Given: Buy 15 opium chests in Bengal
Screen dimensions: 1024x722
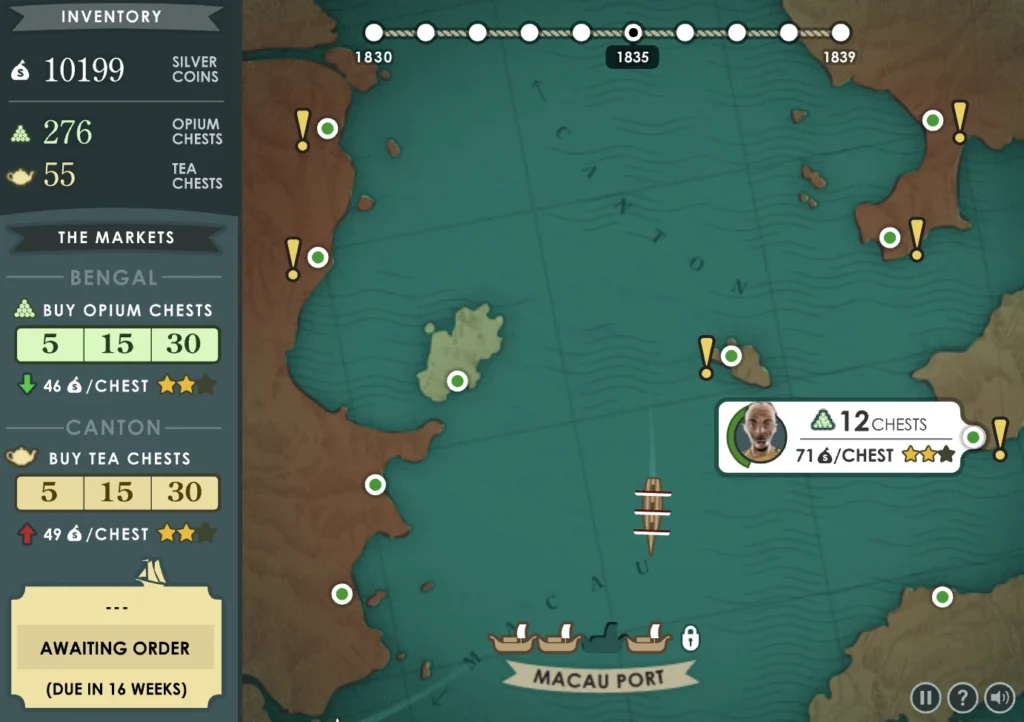Looking at the screenshot, I should tap(117, 345).
